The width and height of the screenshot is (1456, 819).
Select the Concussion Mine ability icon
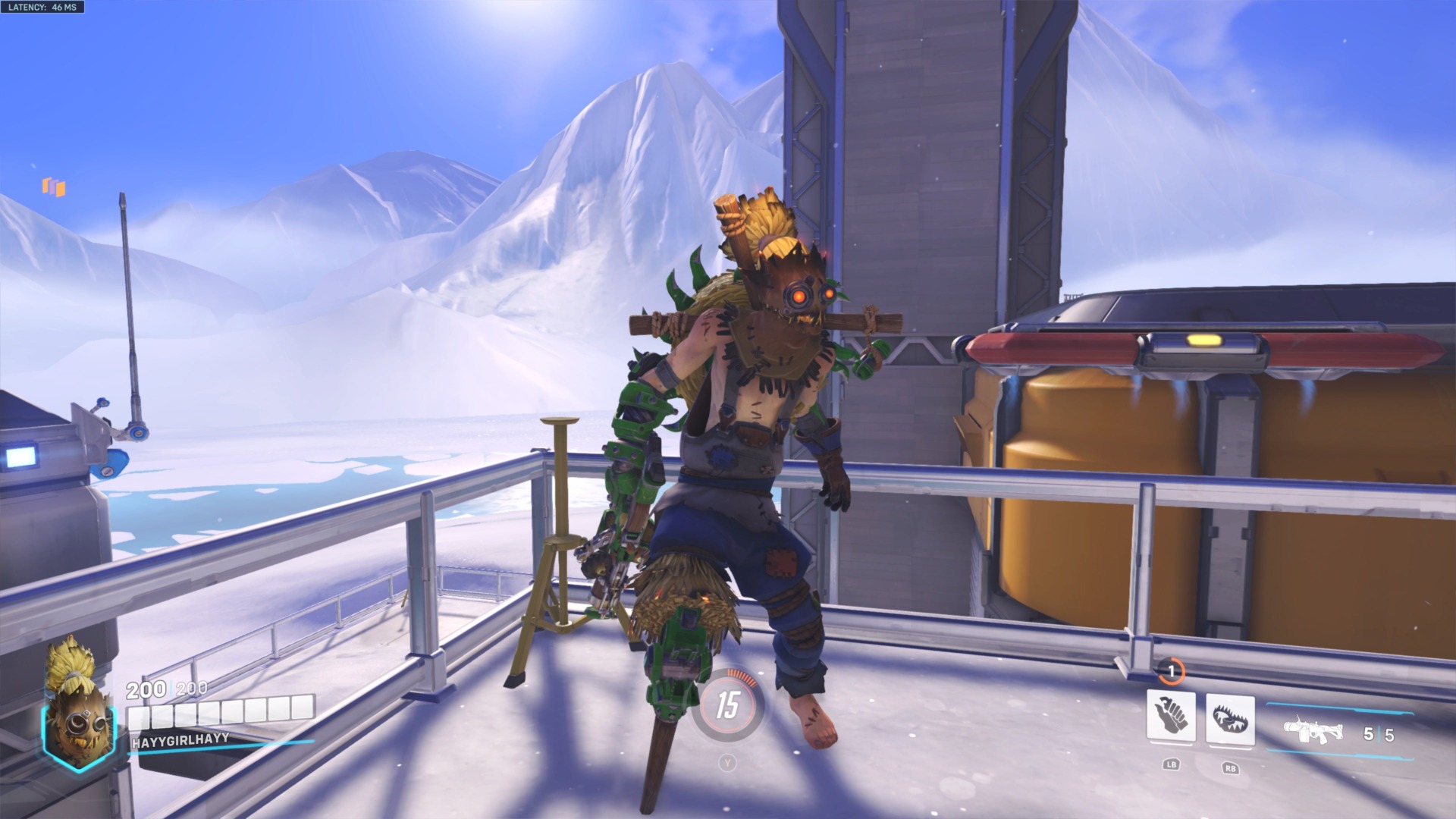[1171, 714]
